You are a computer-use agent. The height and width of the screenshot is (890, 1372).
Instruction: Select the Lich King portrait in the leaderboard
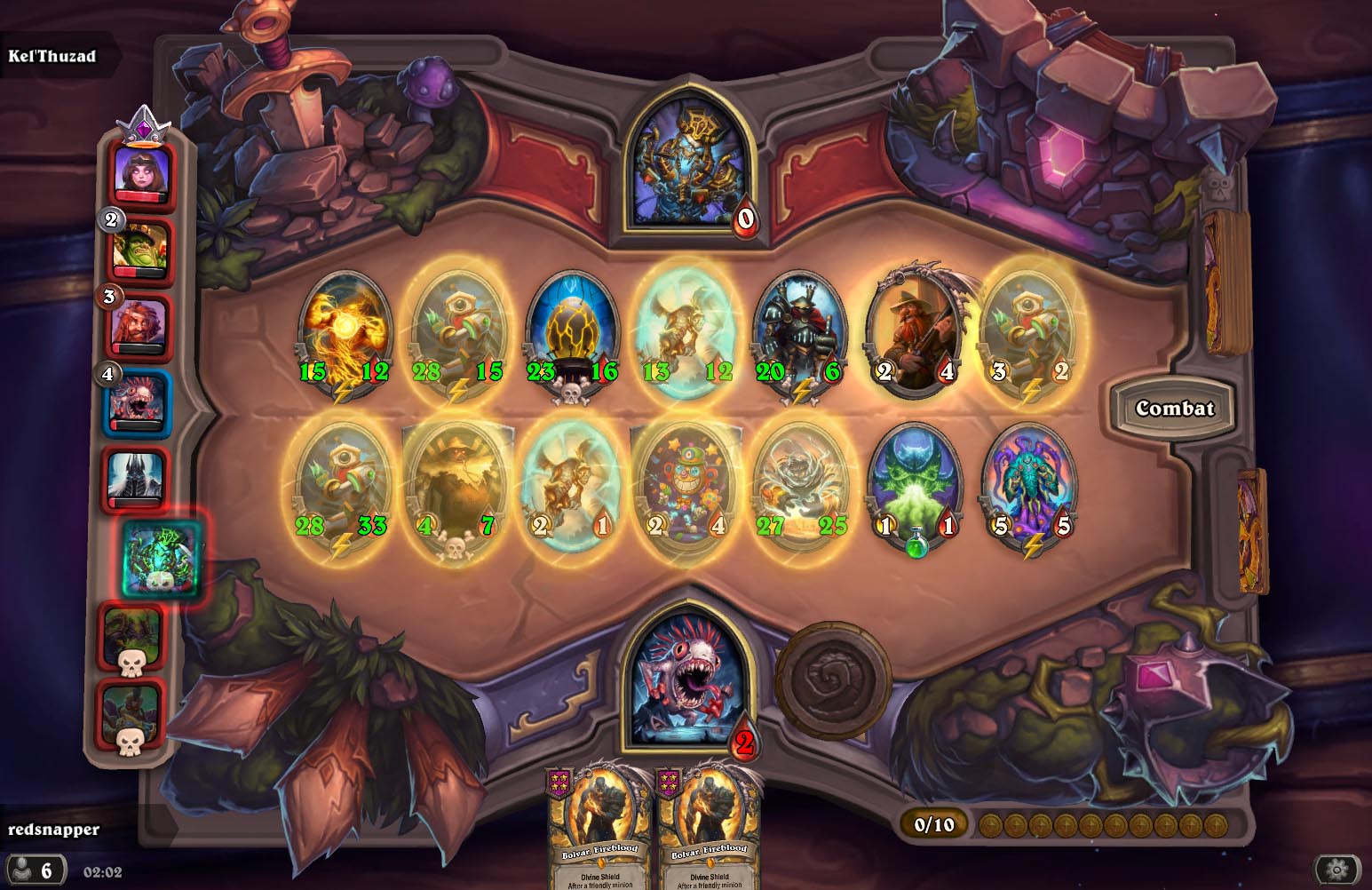[136, 480]
